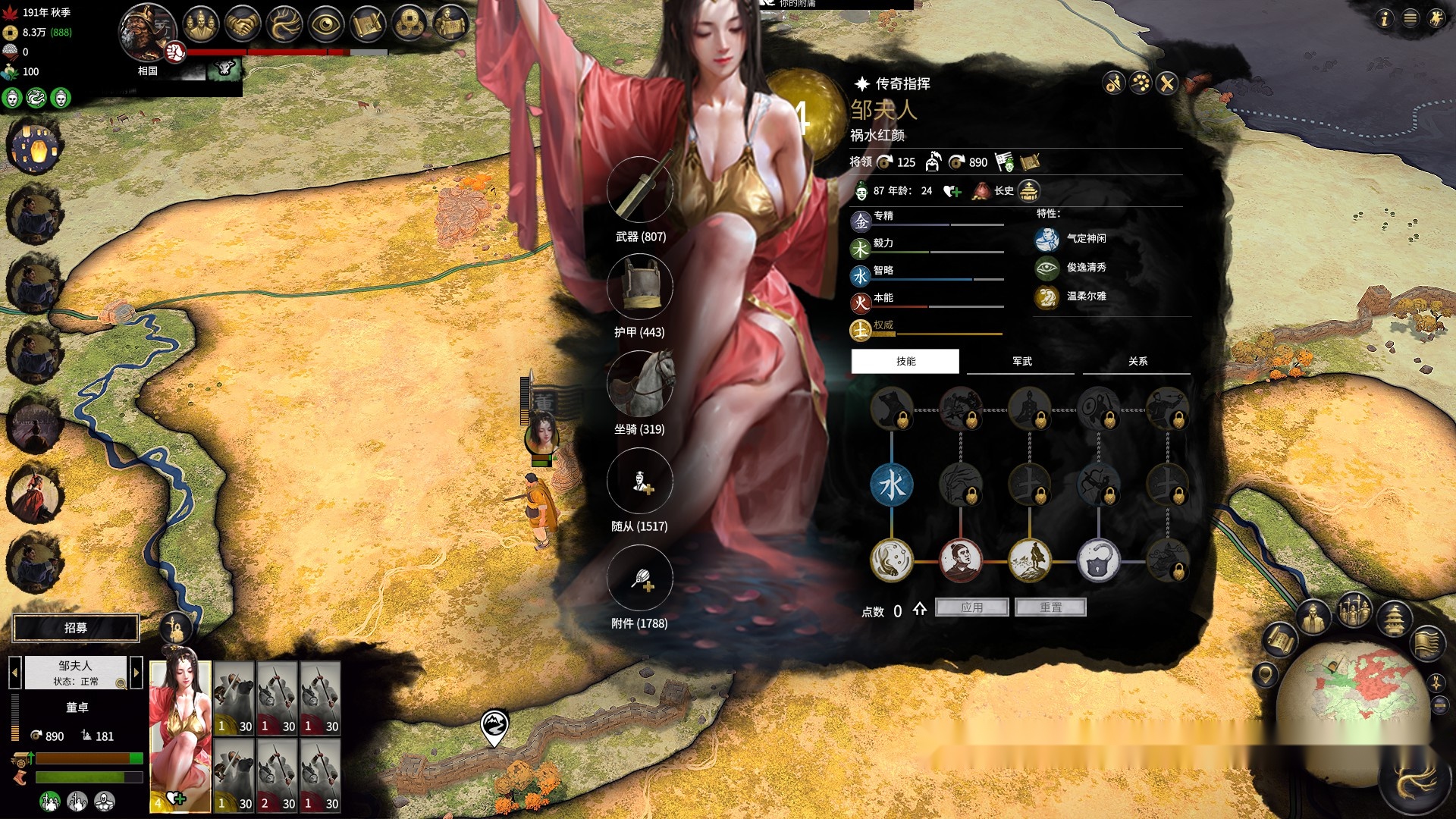
Task: Open the 关系 tab on the character panel
Action: (x=1137, y=362)
